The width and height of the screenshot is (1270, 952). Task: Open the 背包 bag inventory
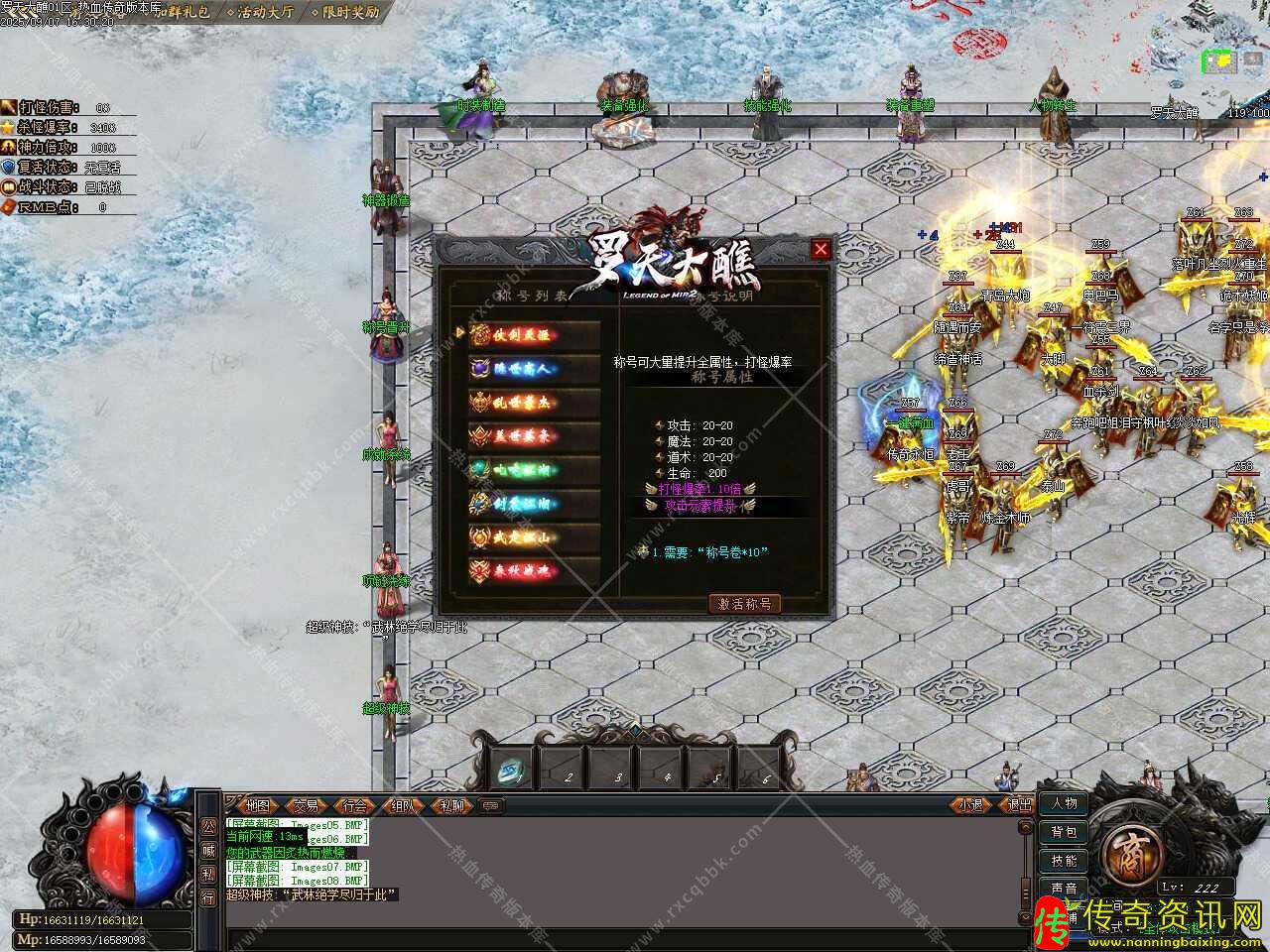pyautogui.click(x=1064, y=832)
